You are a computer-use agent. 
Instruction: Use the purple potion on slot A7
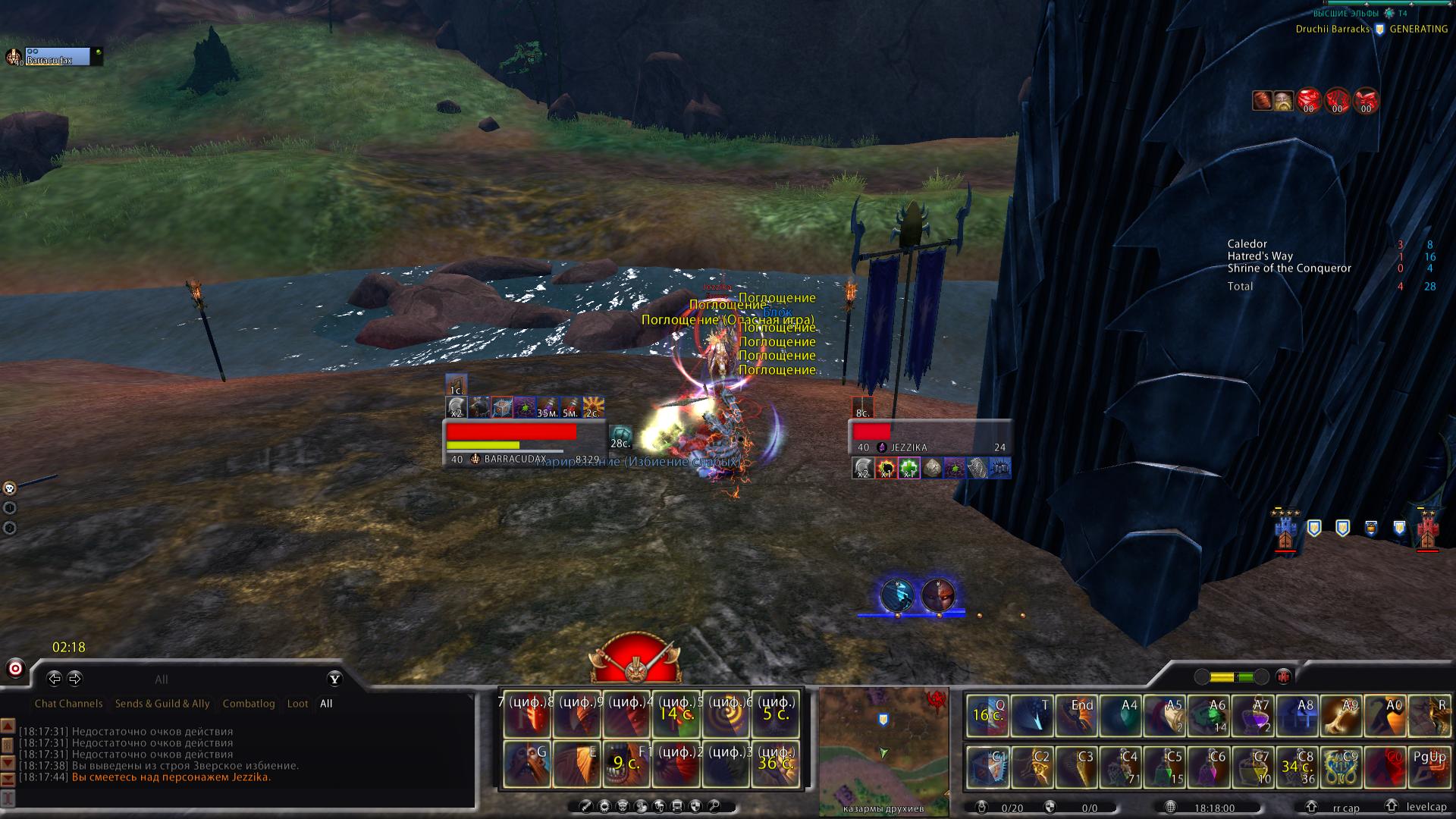coord(1252,717)
